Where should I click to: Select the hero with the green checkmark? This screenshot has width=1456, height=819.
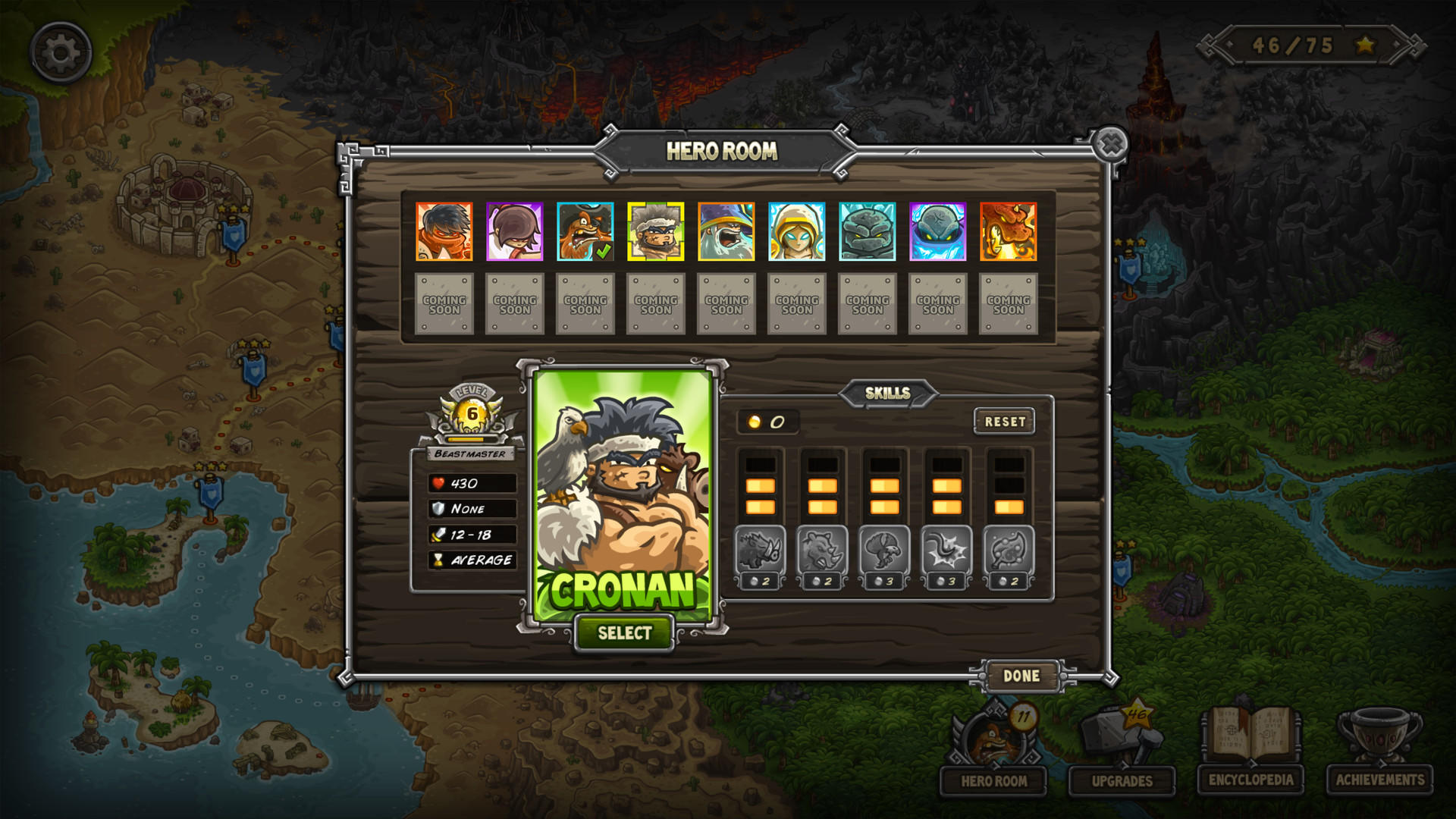[x=585, y=231]
